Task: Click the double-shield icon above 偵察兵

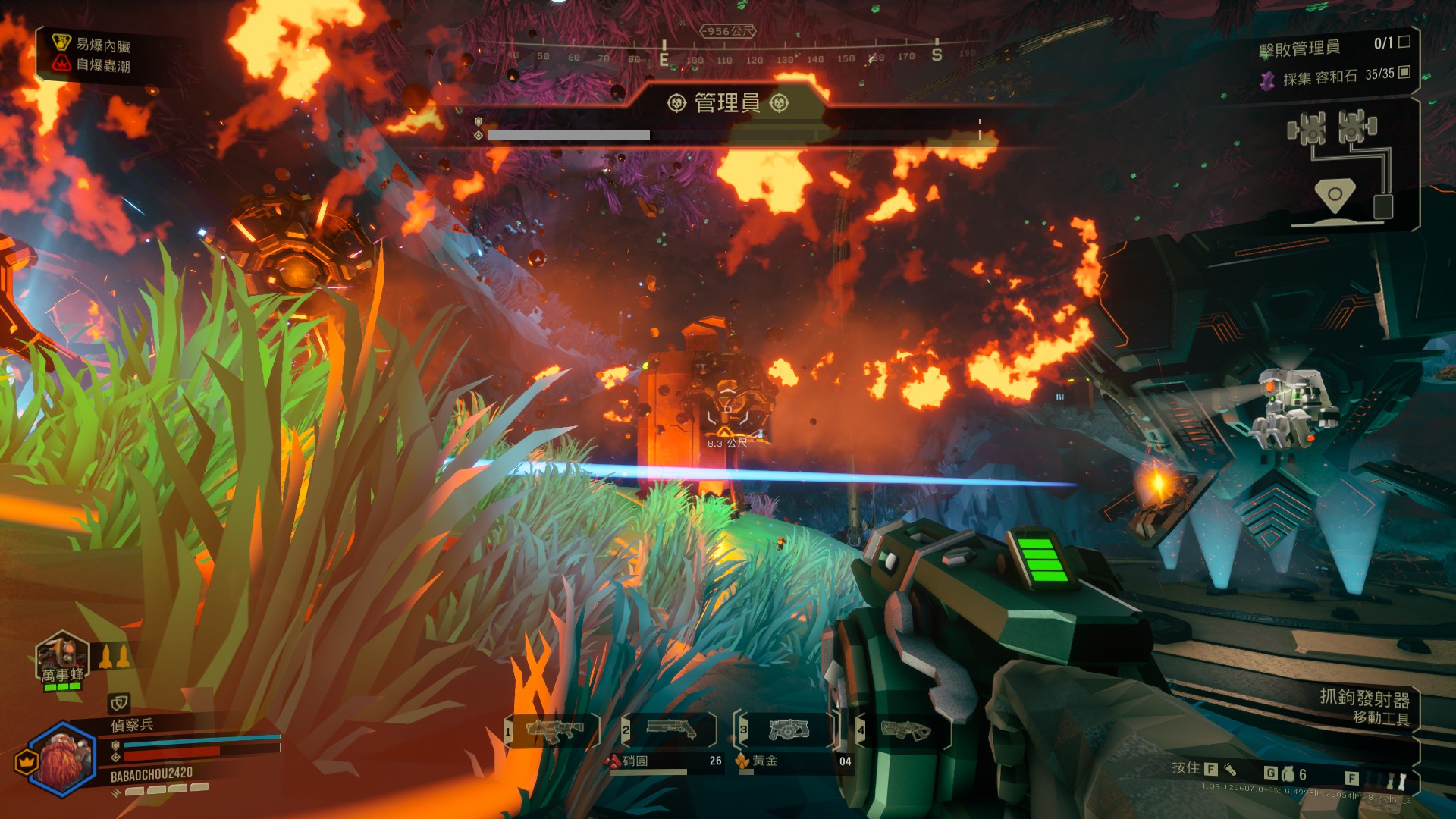Action: point(119,702)
